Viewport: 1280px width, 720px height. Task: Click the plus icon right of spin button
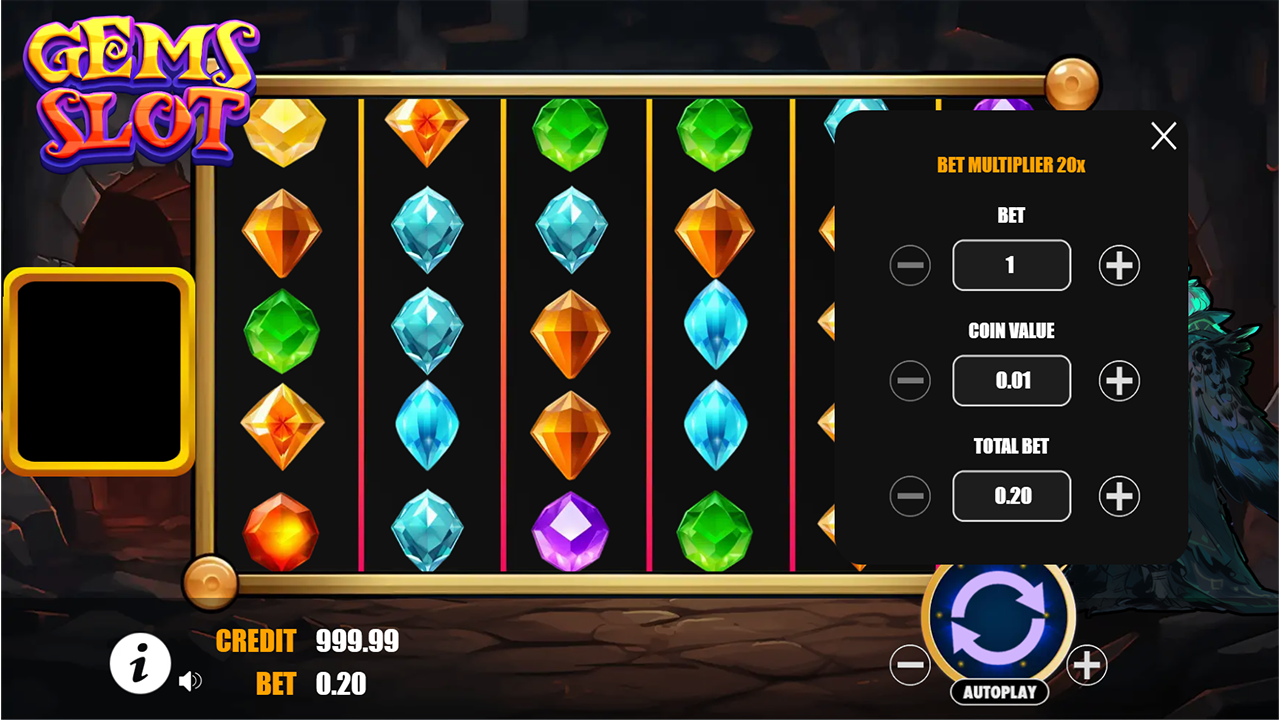[x=1087, y=663]
